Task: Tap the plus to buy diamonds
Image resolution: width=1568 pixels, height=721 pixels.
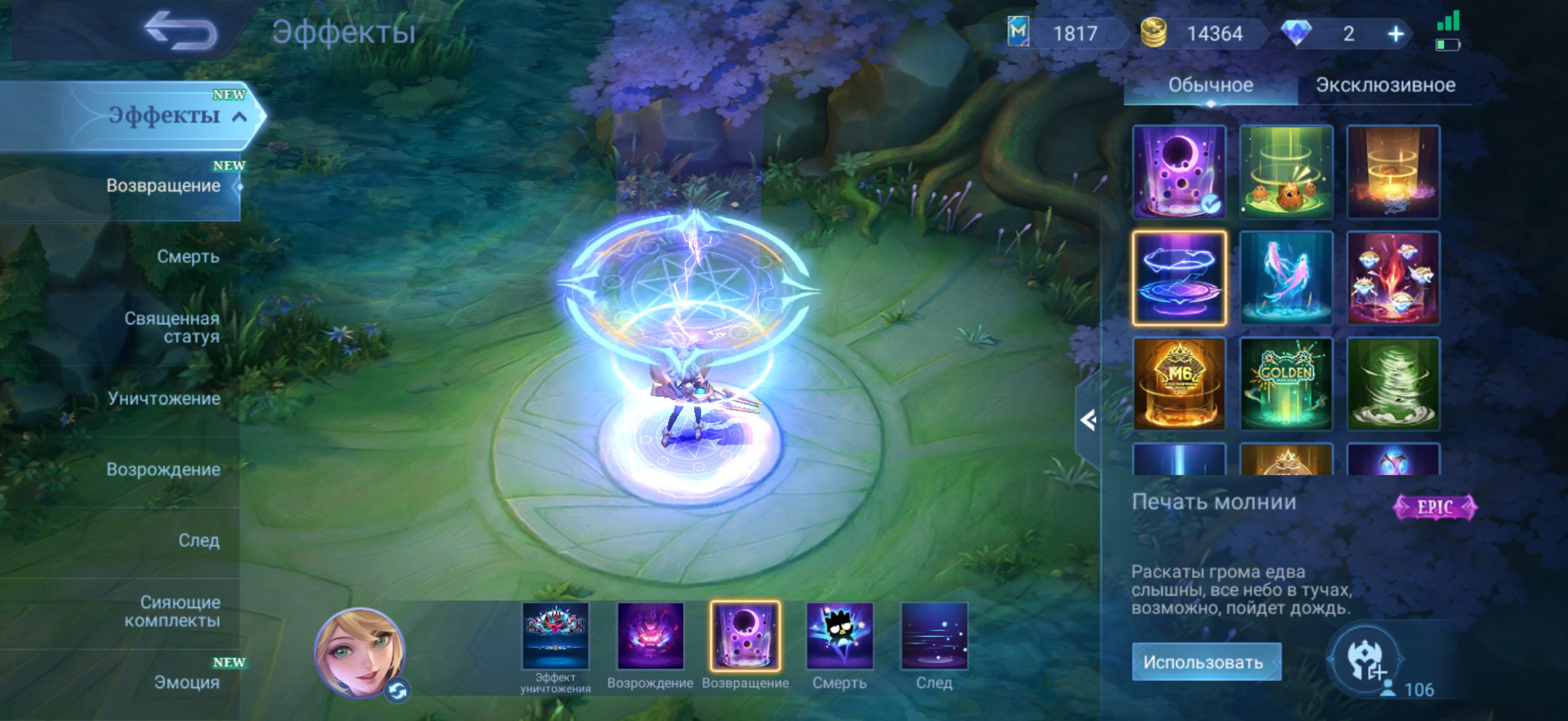Action: tap(1394, 33)
